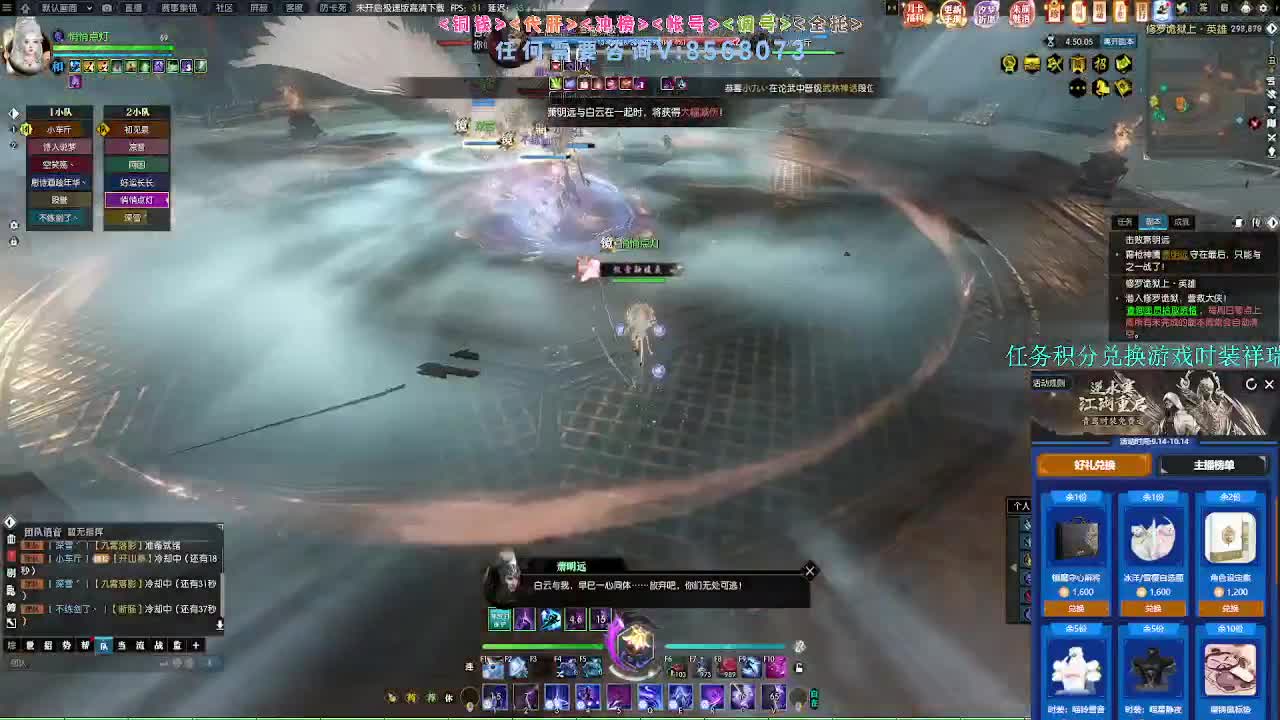Click the refresh icon on the activity panel

pyautogui.click(x=1251, y=384)
